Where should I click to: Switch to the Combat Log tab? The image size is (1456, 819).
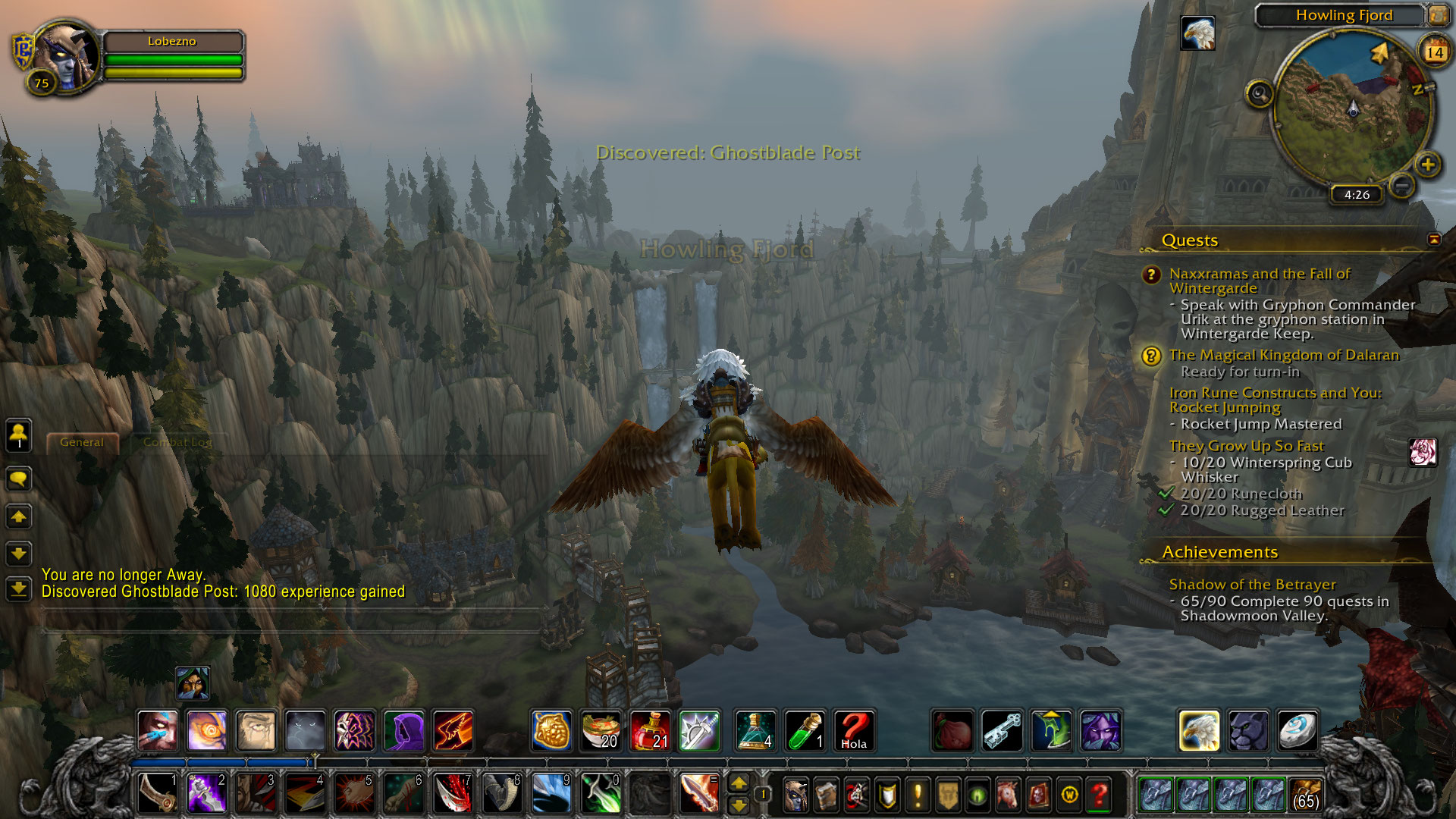177,442
